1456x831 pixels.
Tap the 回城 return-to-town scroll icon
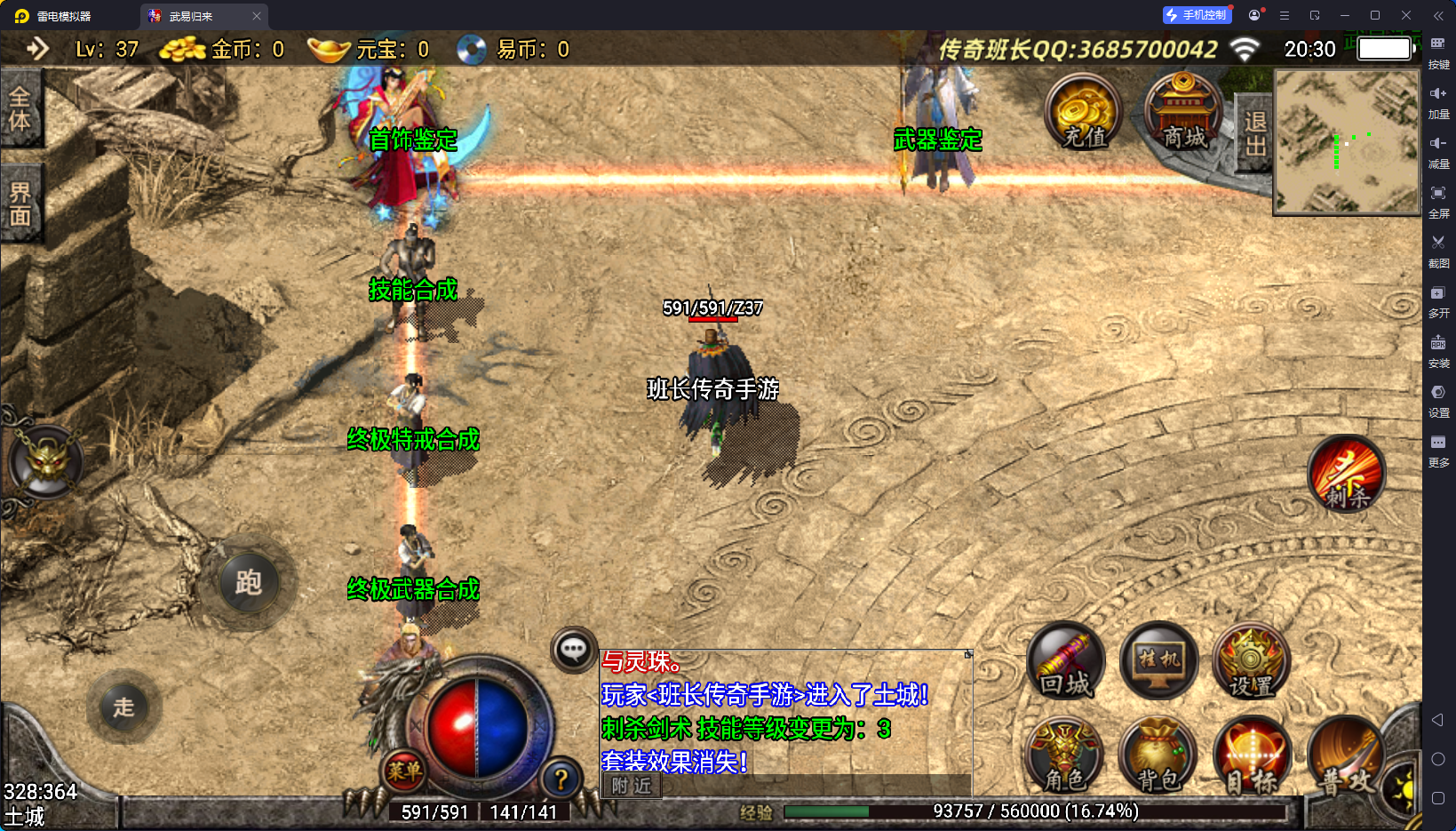(1065, 661)
